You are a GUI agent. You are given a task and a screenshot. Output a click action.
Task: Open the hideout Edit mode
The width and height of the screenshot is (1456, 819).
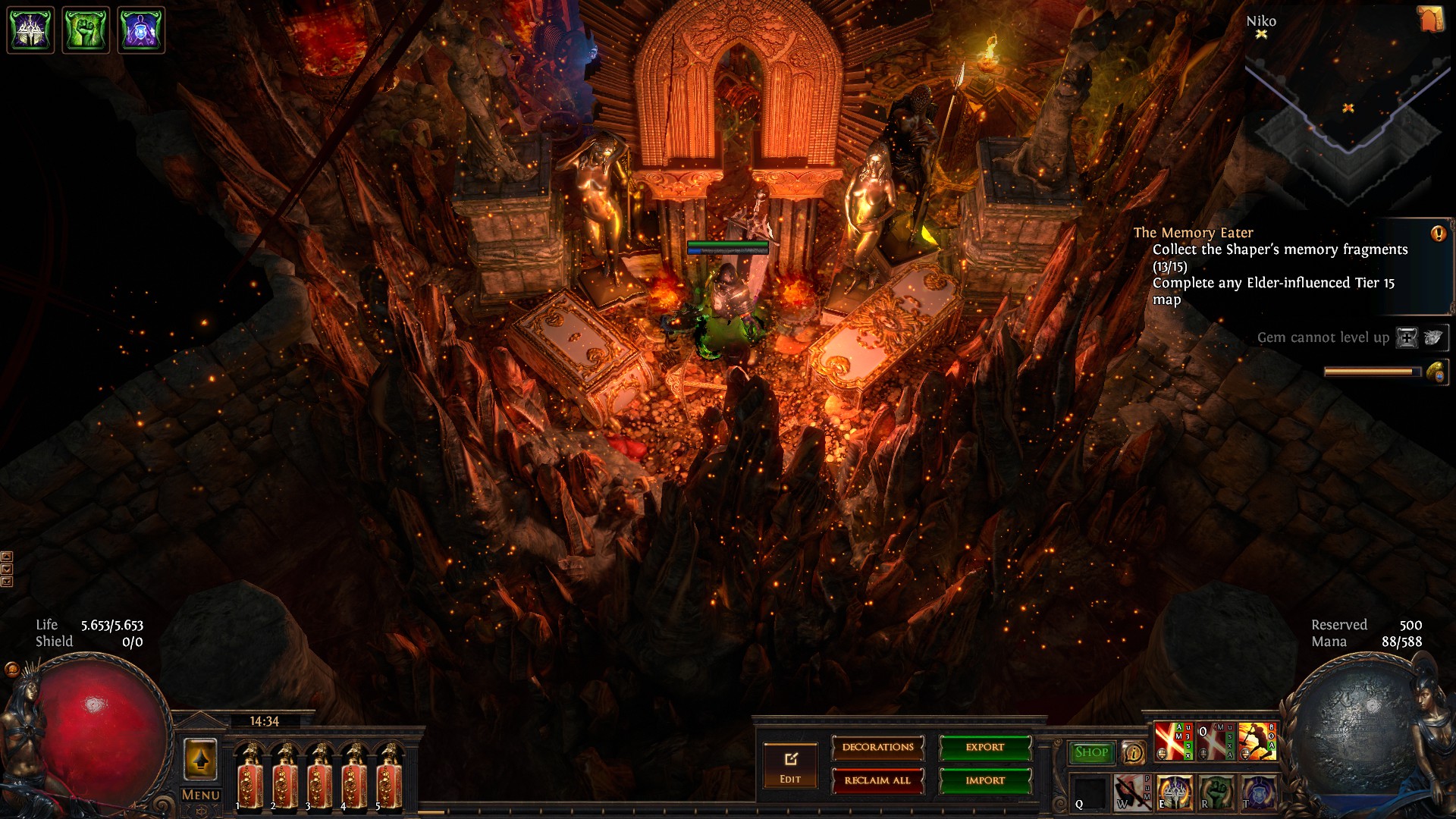click(790, 766)
